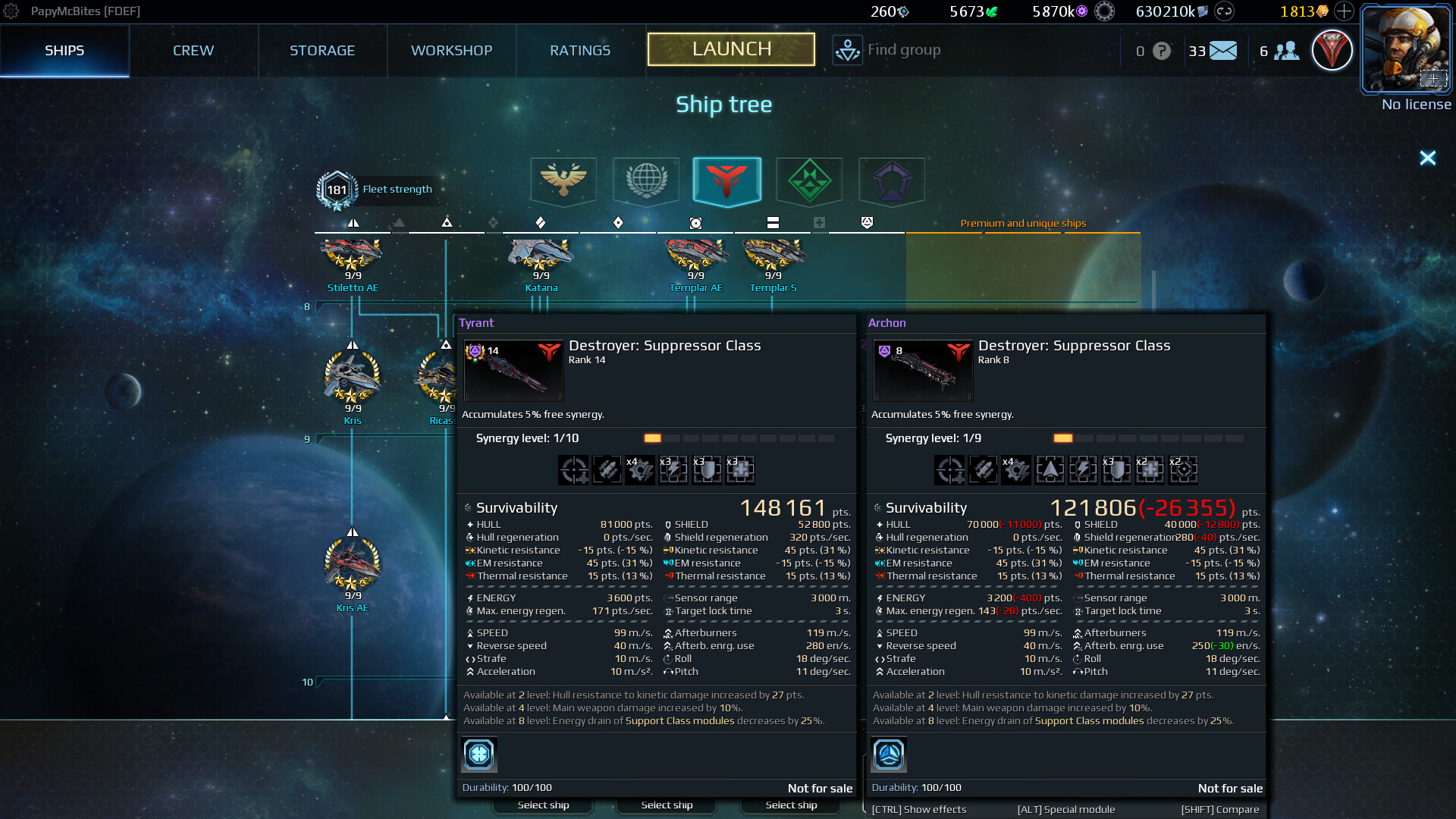
Task: Open the WORKSHOP tab
Action: 451,50
